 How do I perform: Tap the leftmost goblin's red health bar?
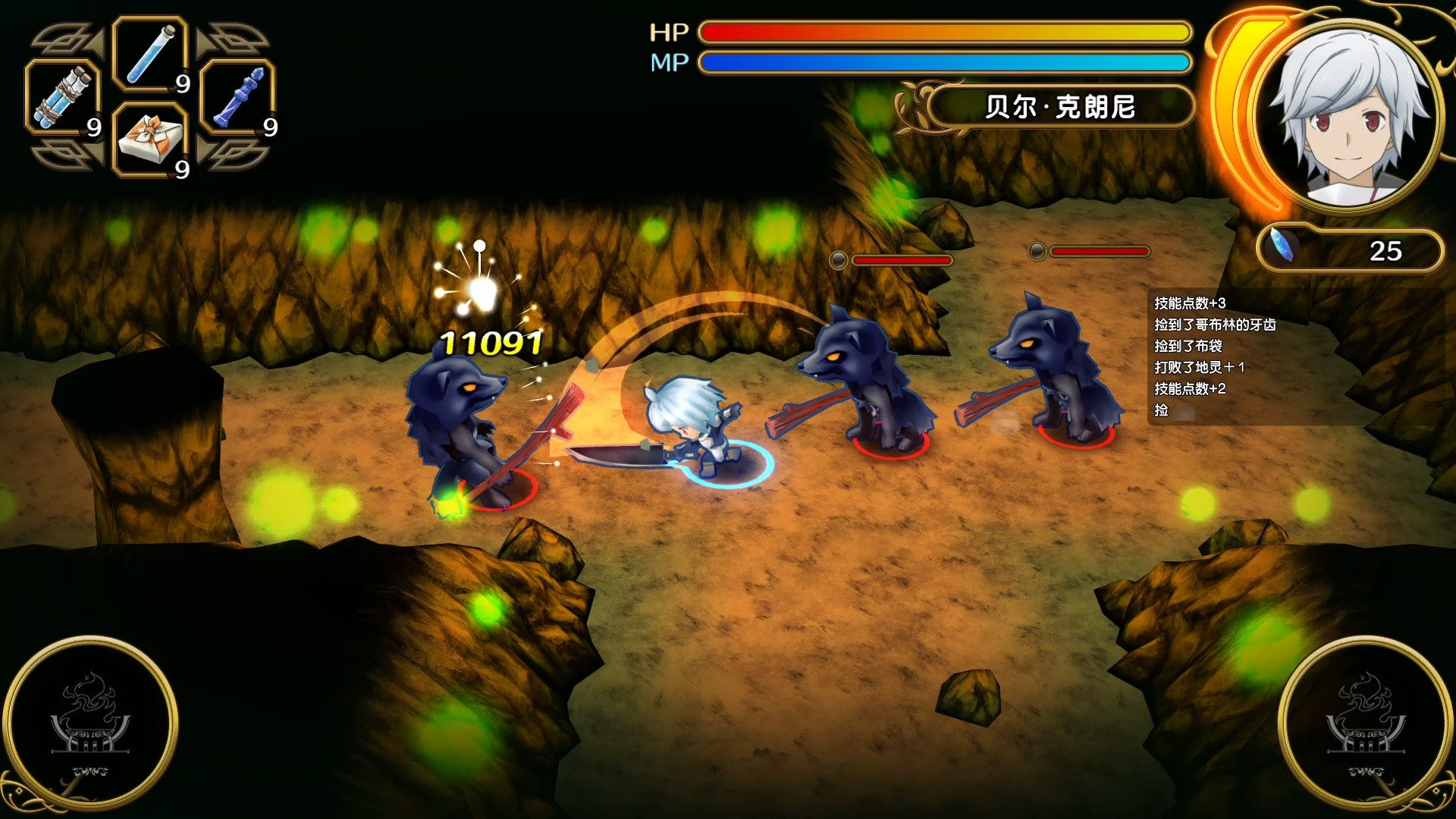click(902, 259)
